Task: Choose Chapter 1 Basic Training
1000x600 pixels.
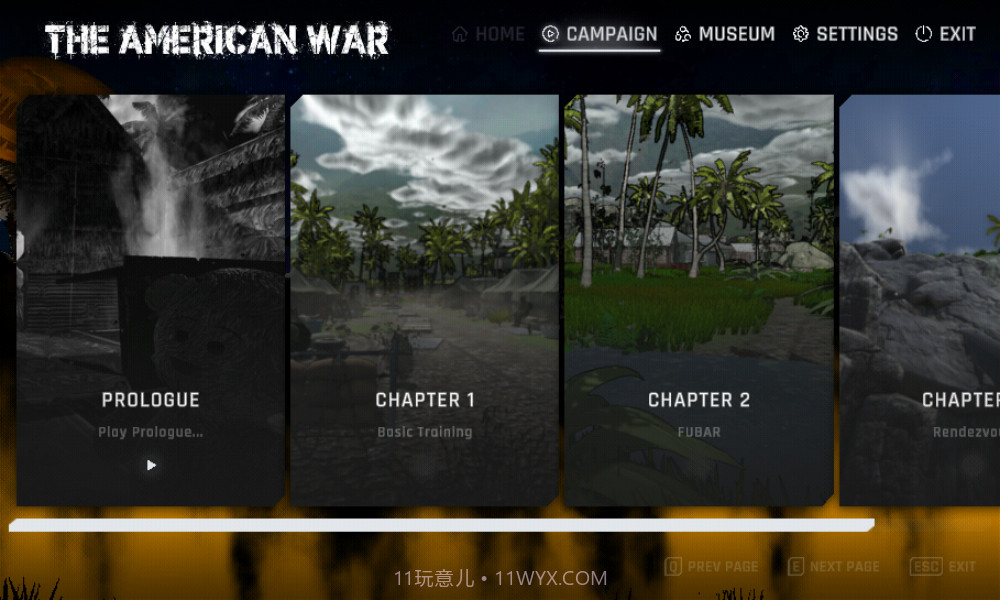Action: point(424,300)
